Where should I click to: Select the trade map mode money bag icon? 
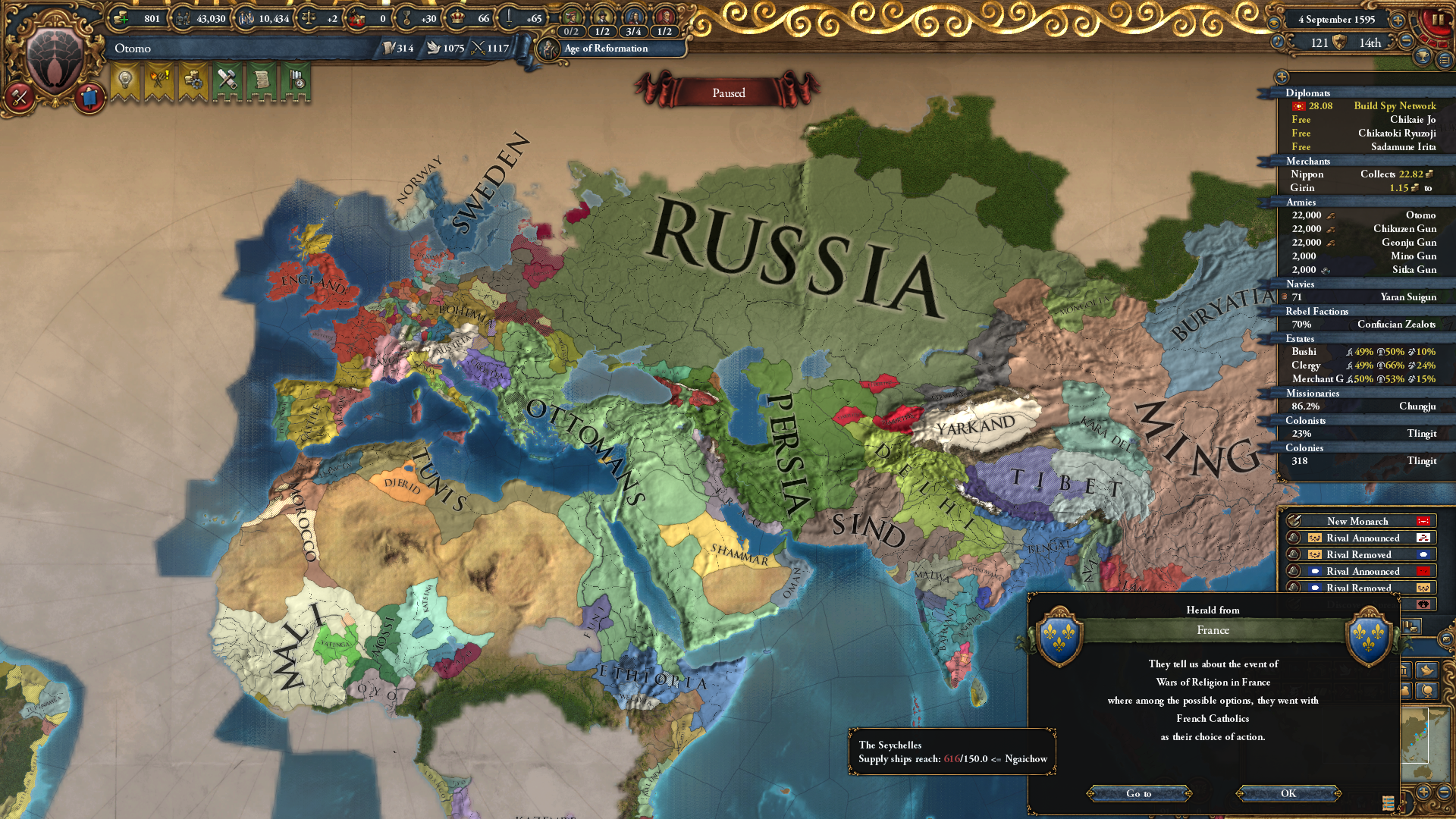(1405, 691)
